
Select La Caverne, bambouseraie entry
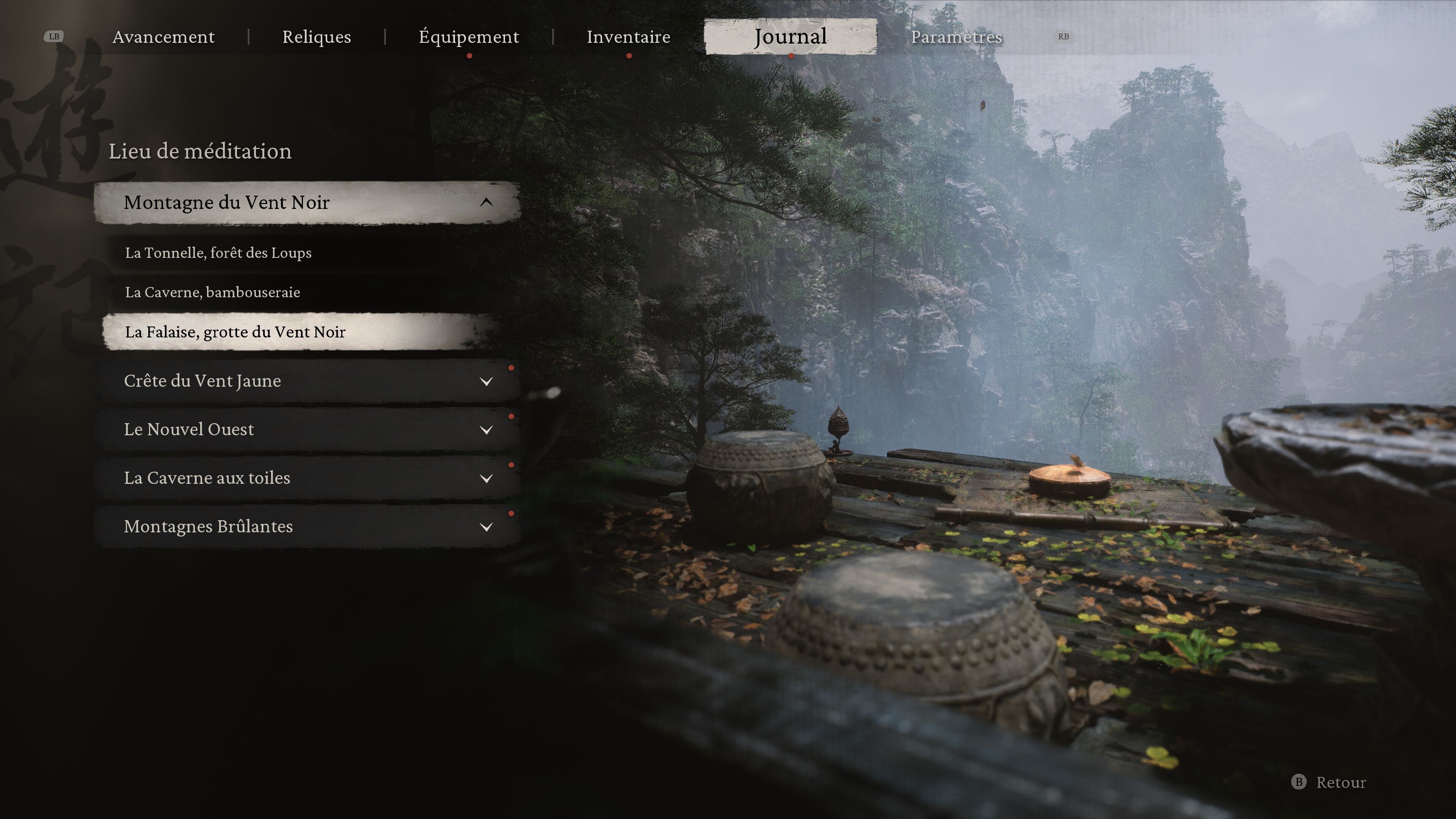tap(212, 292)
